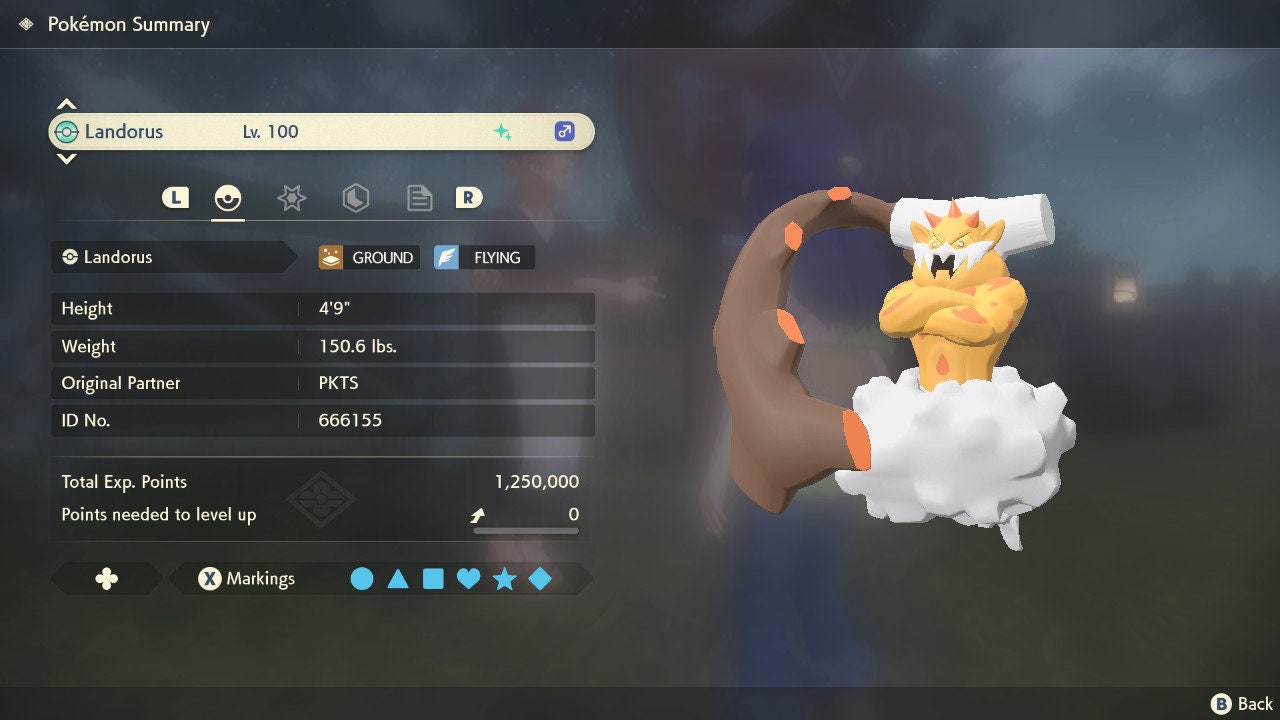
Task: Open the notes document tab
Action: (419, 198)
